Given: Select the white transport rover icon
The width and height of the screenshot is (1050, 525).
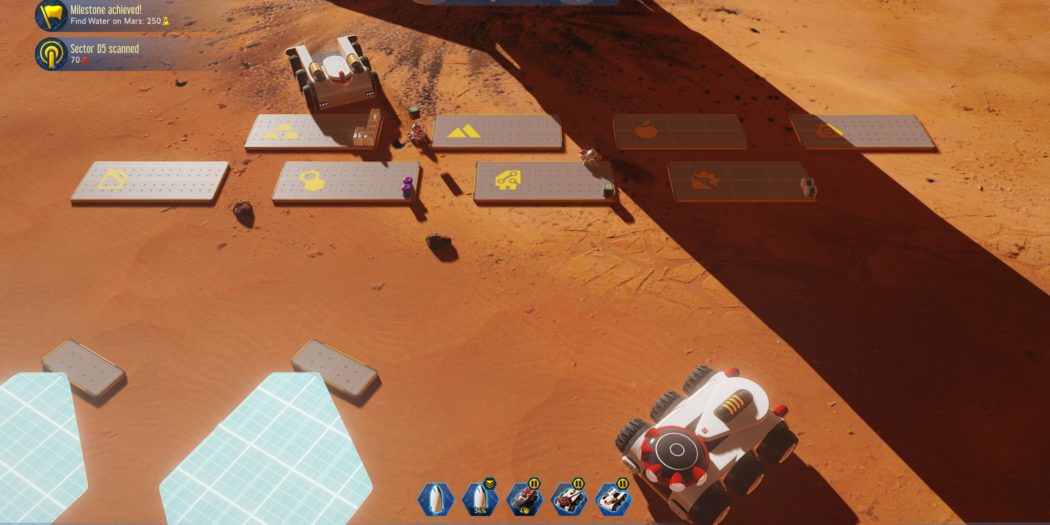Looking at the screenshot, I should pyautogui.click(x=612, y=498).
